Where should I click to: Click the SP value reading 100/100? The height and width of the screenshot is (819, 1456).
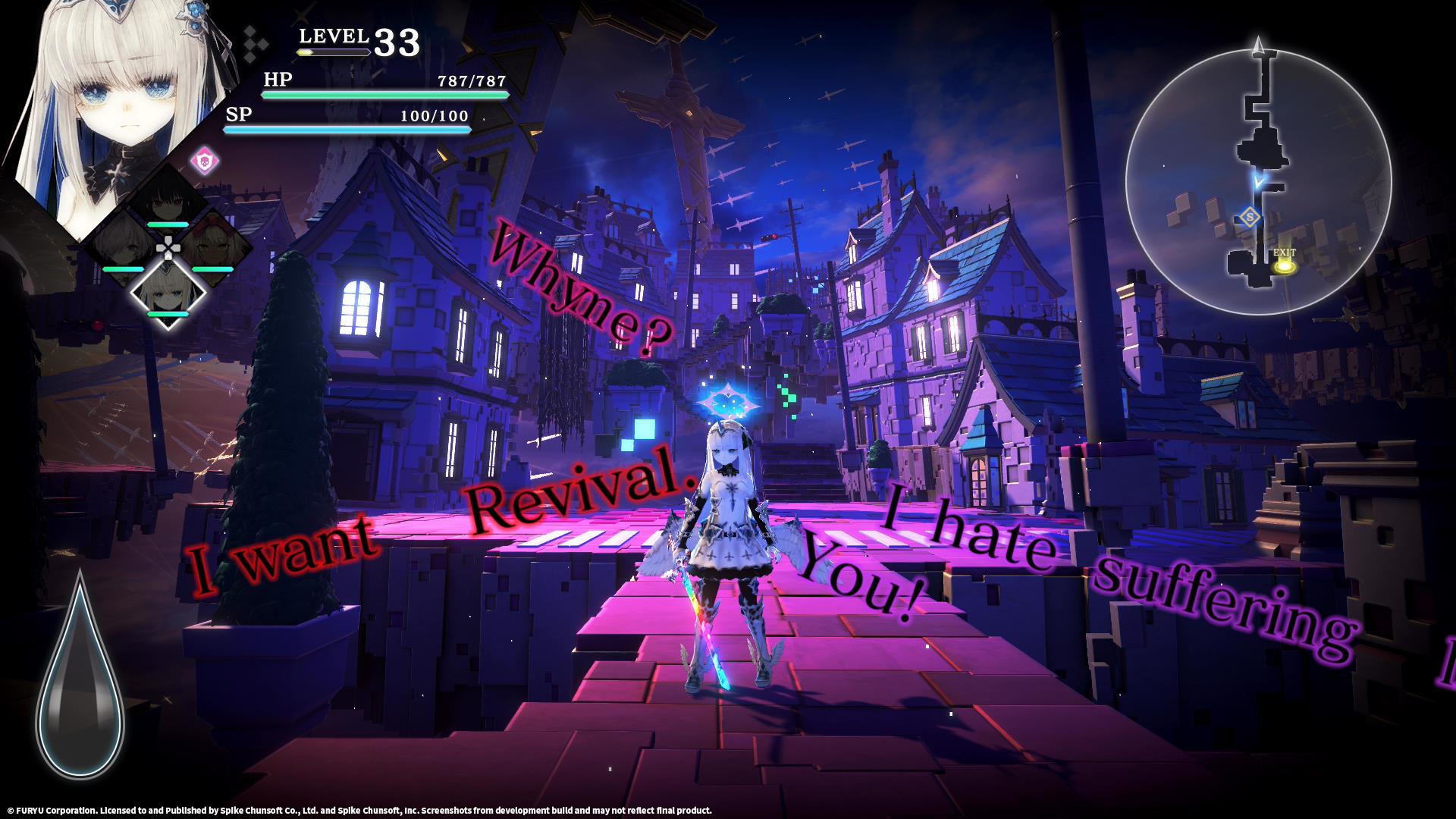click(x=435, y=114)
